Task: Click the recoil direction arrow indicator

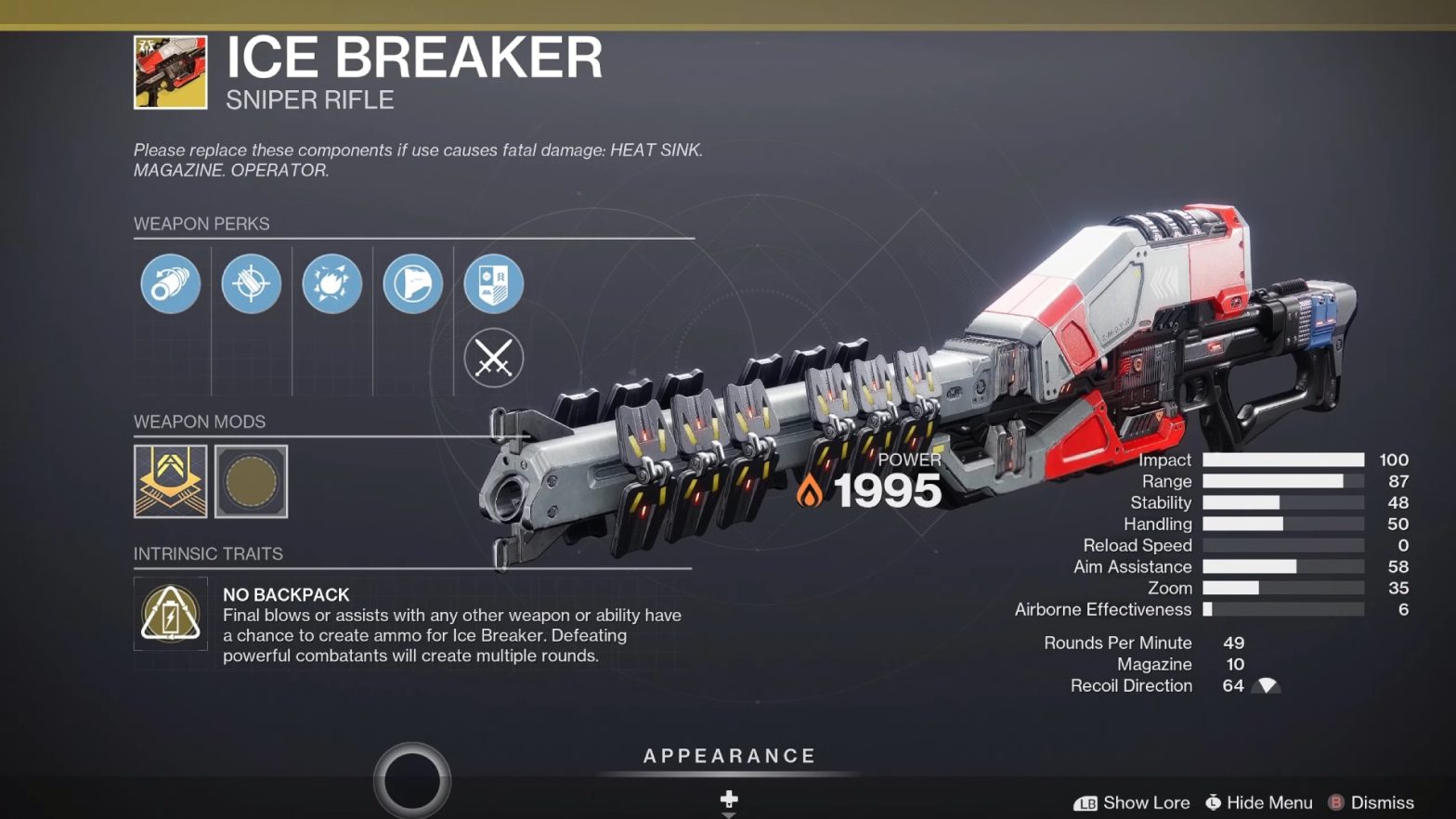Action: (x=1266, y=685)
